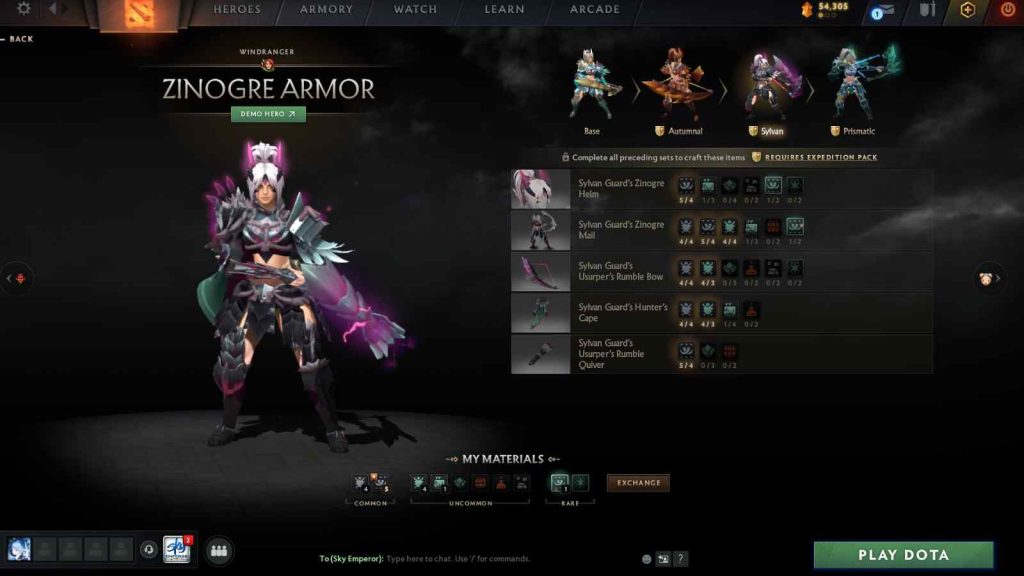Screen dimensions: 1024x576
Task: Click the Exchange materials button
Action: tap(638, 483)
